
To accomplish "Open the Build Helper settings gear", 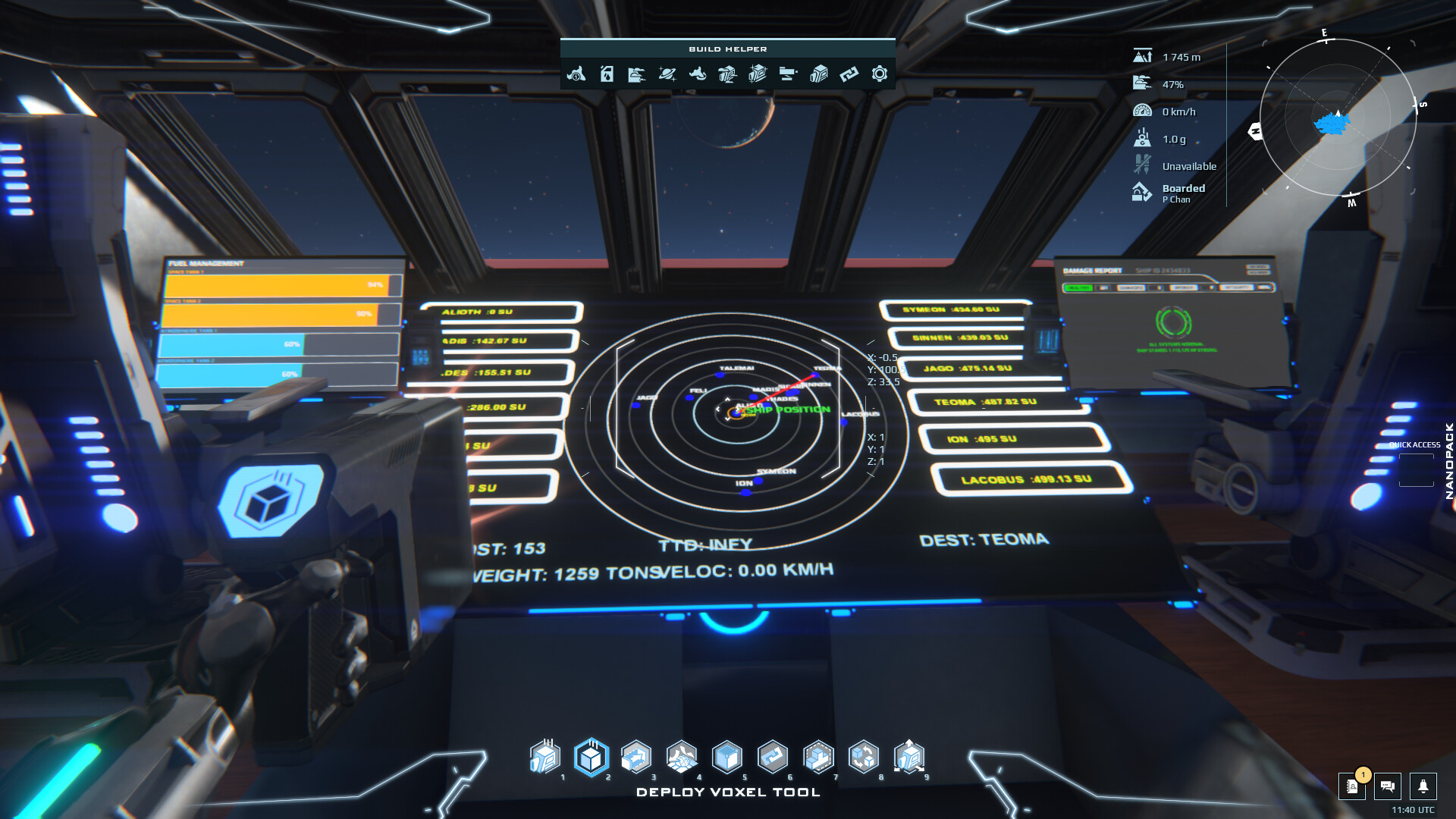I will pos(879,74).
